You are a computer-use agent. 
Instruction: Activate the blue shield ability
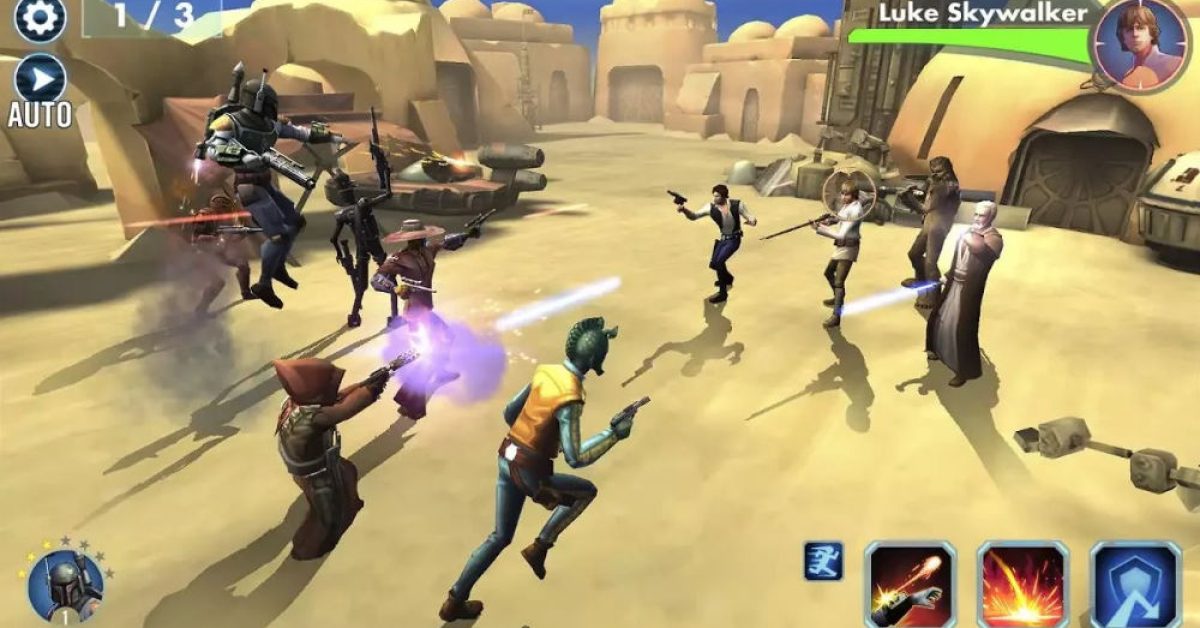pyautogui.click(x=1135, y=585)
